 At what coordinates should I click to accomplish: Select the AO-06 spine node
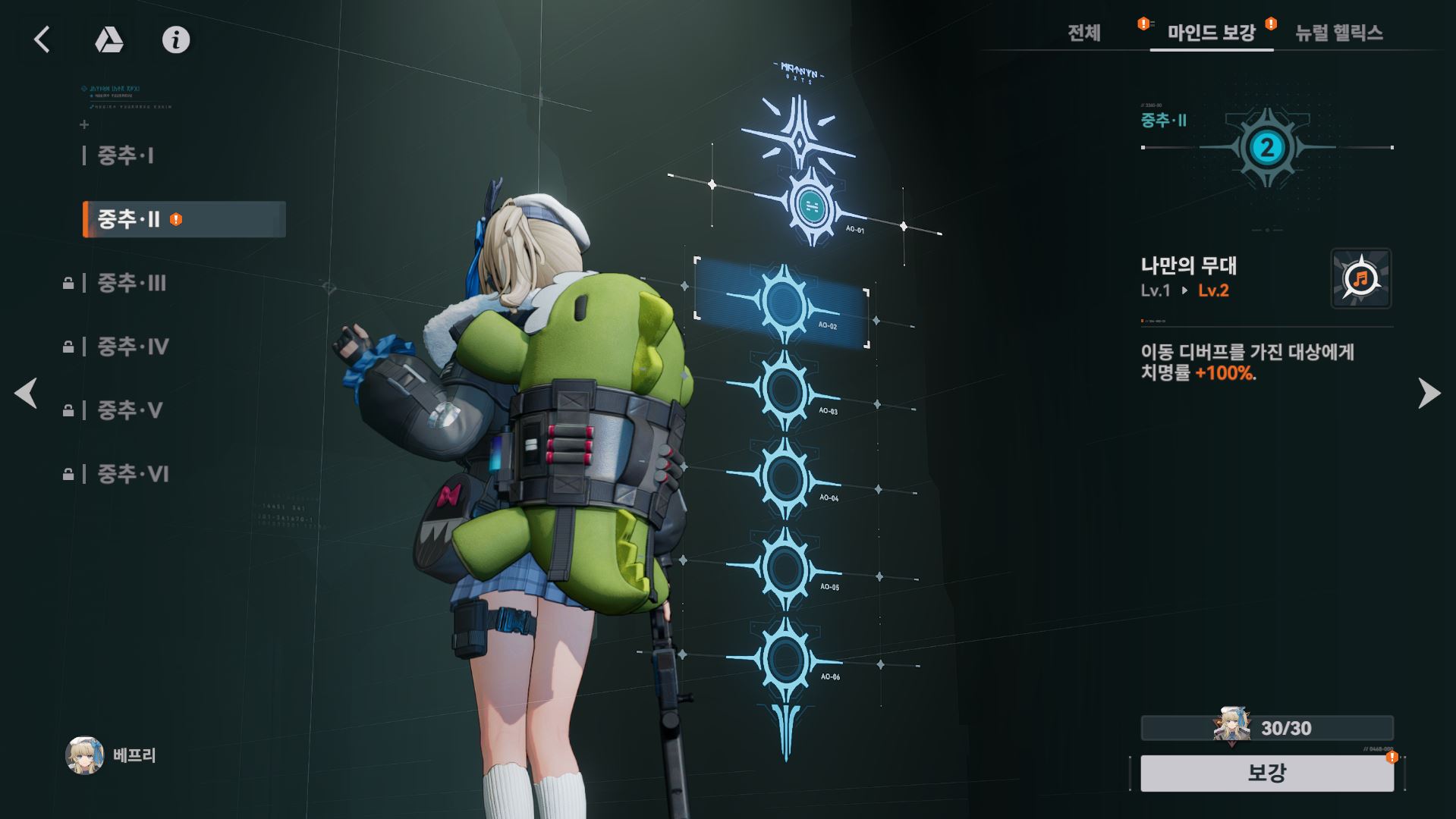click(x=785, y=658)
